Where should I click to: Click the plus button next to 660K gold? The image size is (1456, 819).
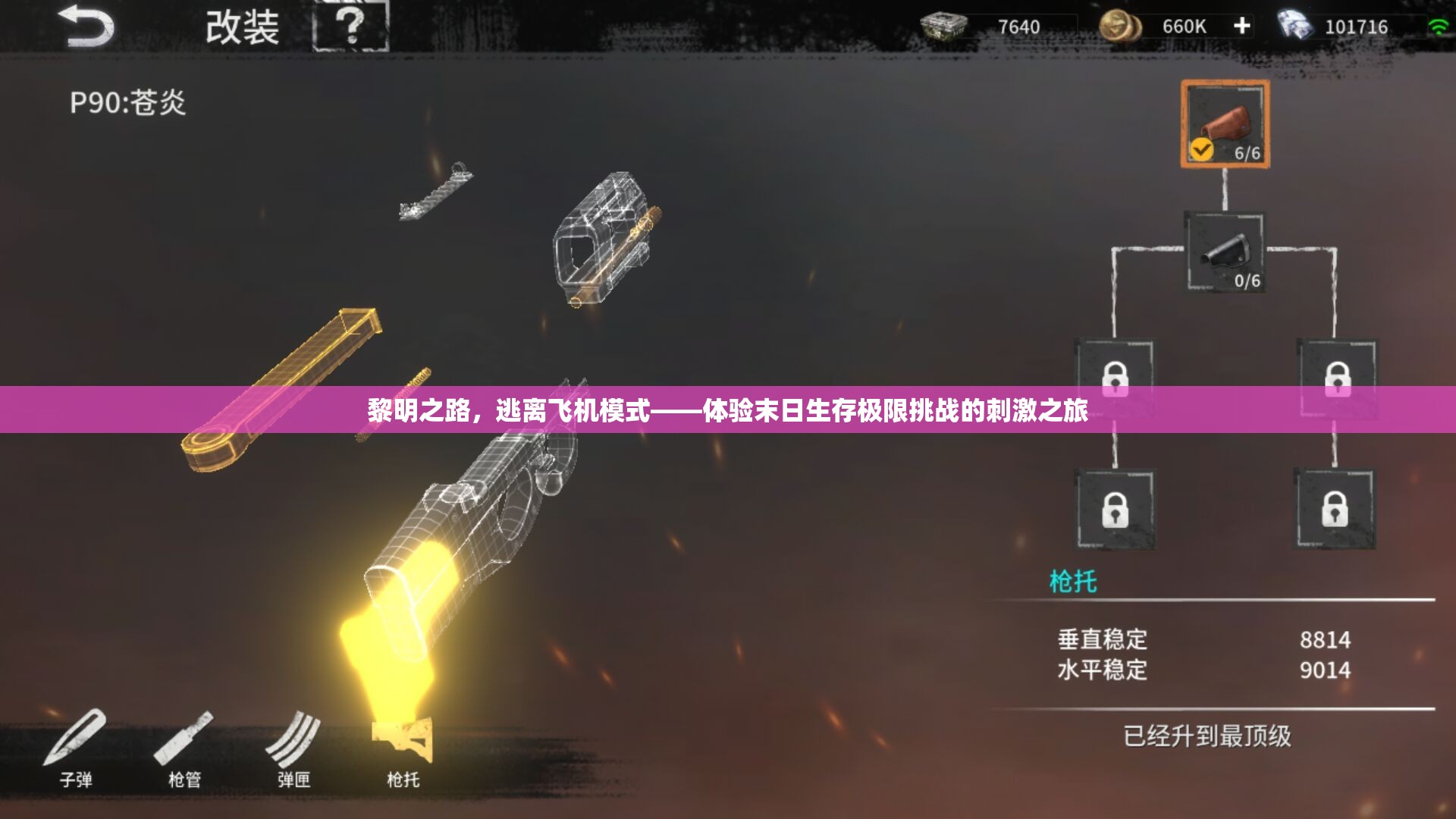(1241, 25)
